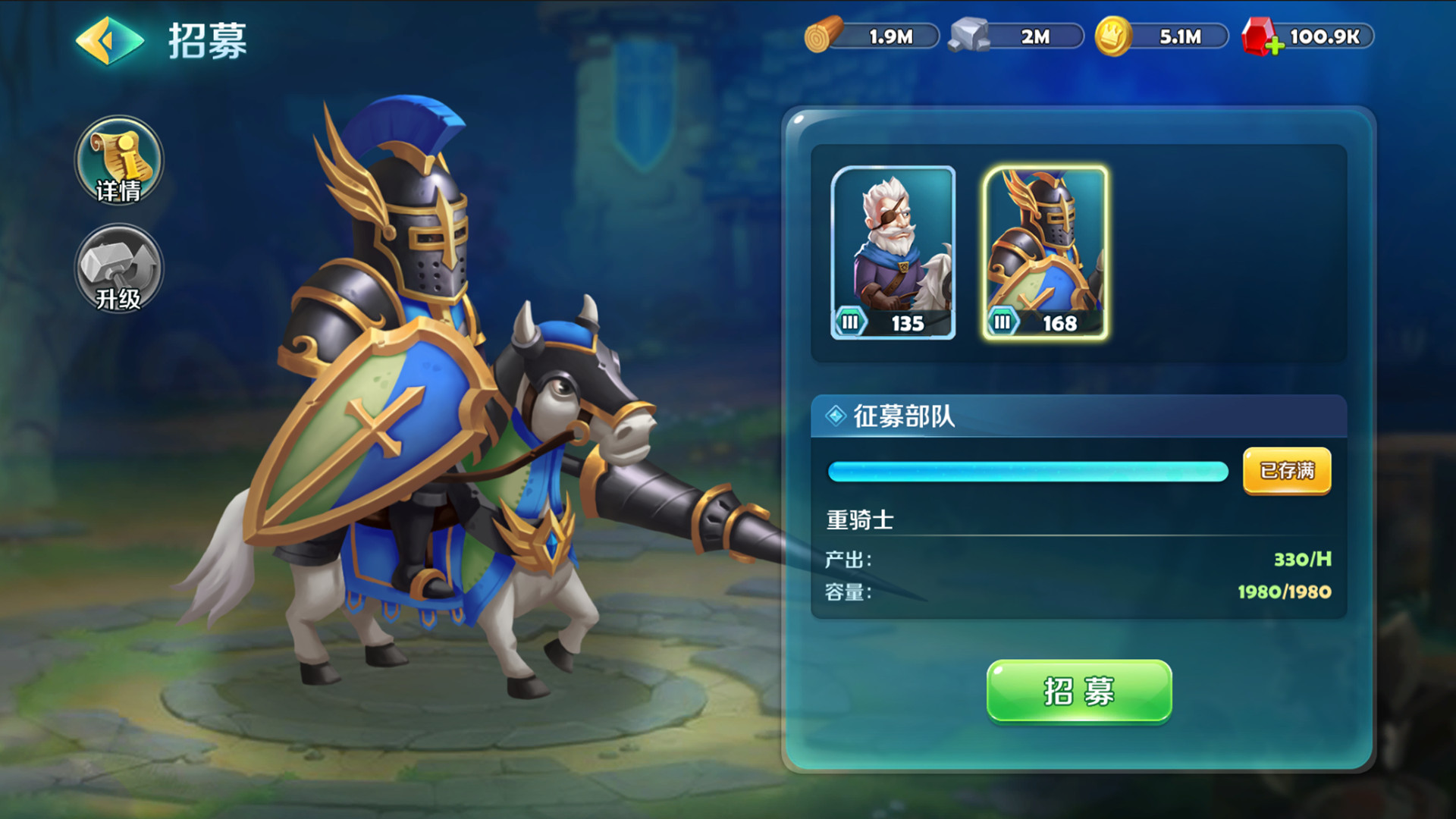Select the armored knight unit portrait
The height and width of the screenshot is (819, 1456).
(1047, 243)
